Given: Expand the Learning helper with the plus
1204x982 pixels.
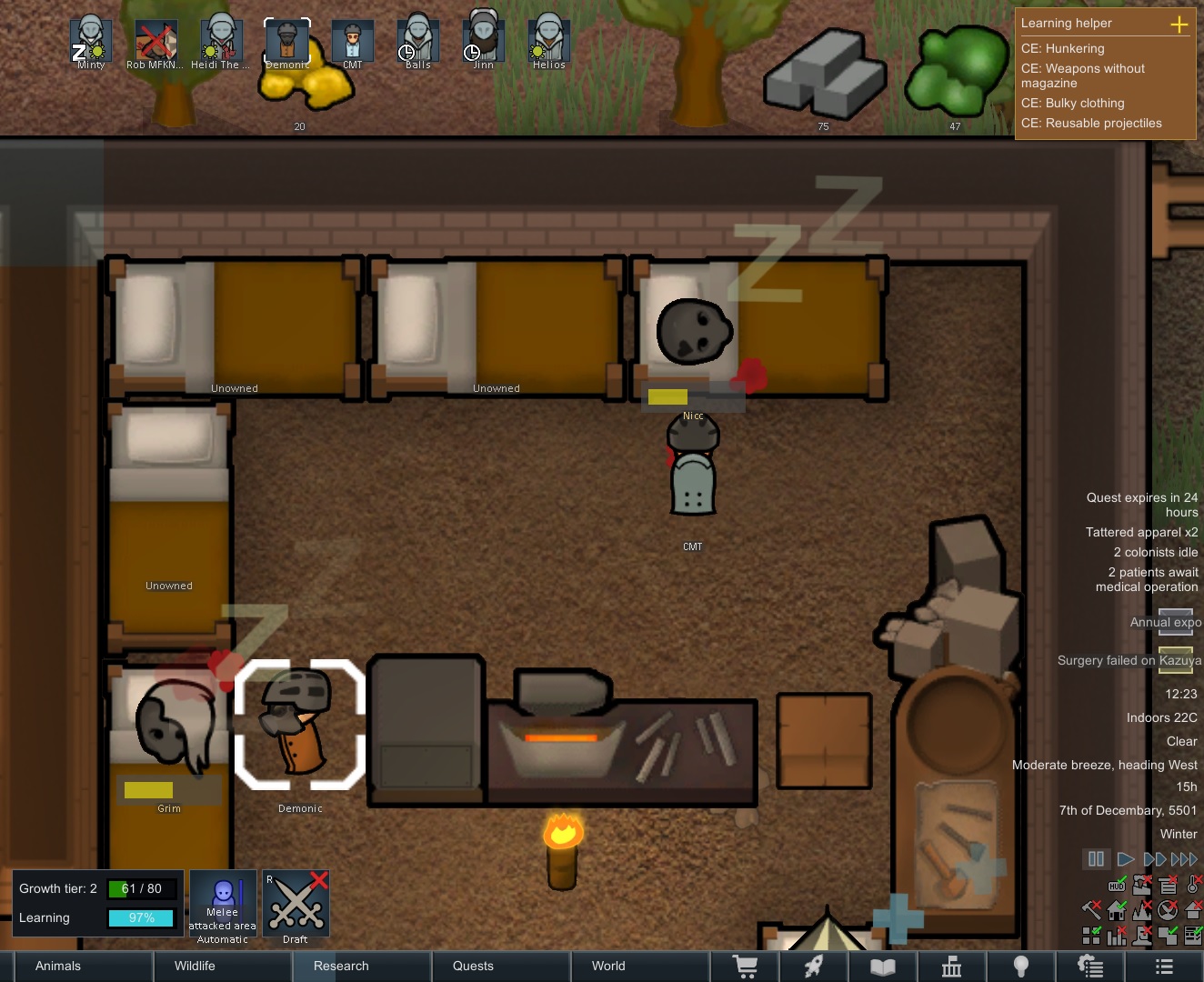Looking at the screenshot, I should [1179, 25].
